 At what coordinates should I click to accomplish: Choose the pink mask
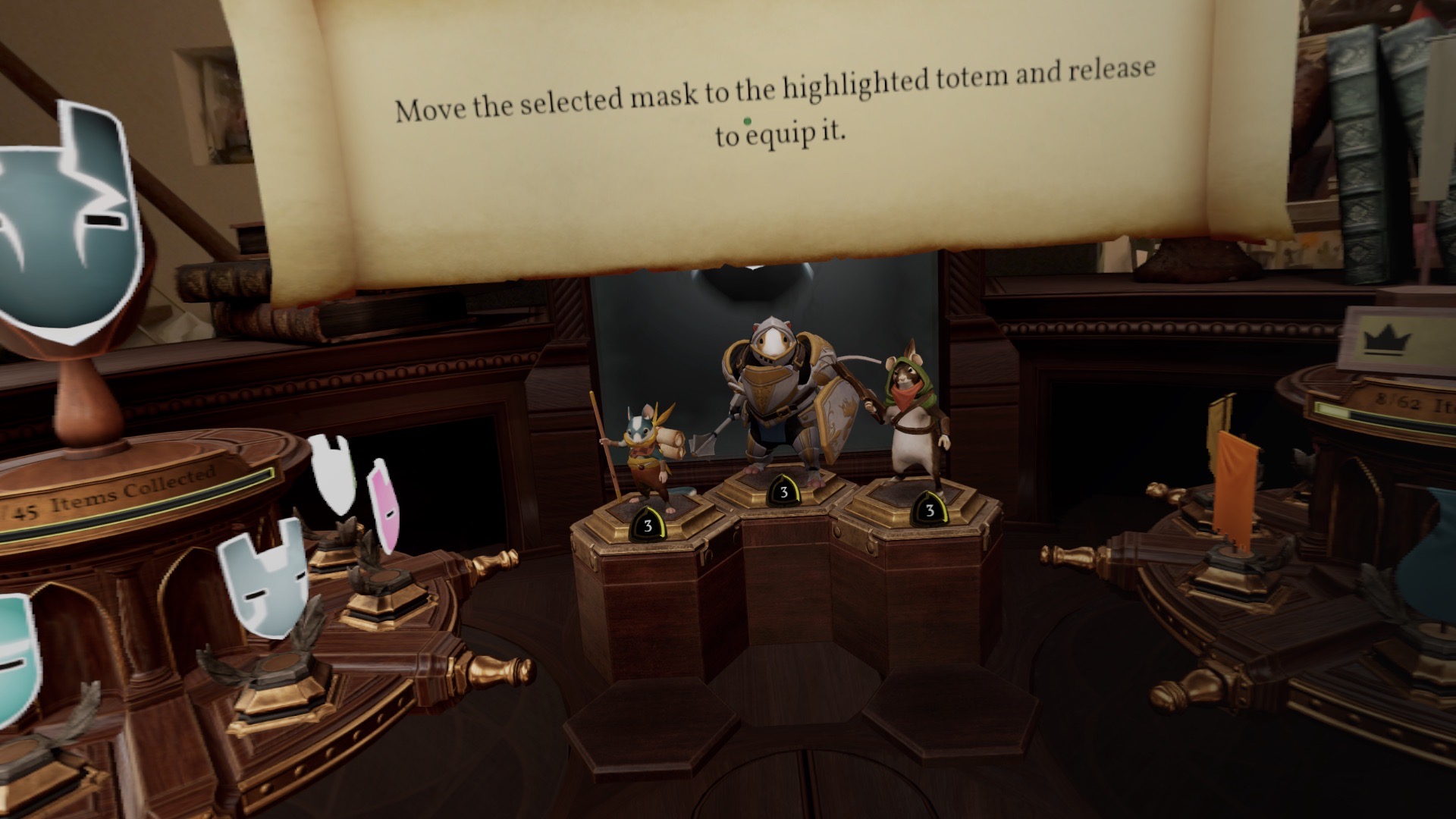coord(383,508)
